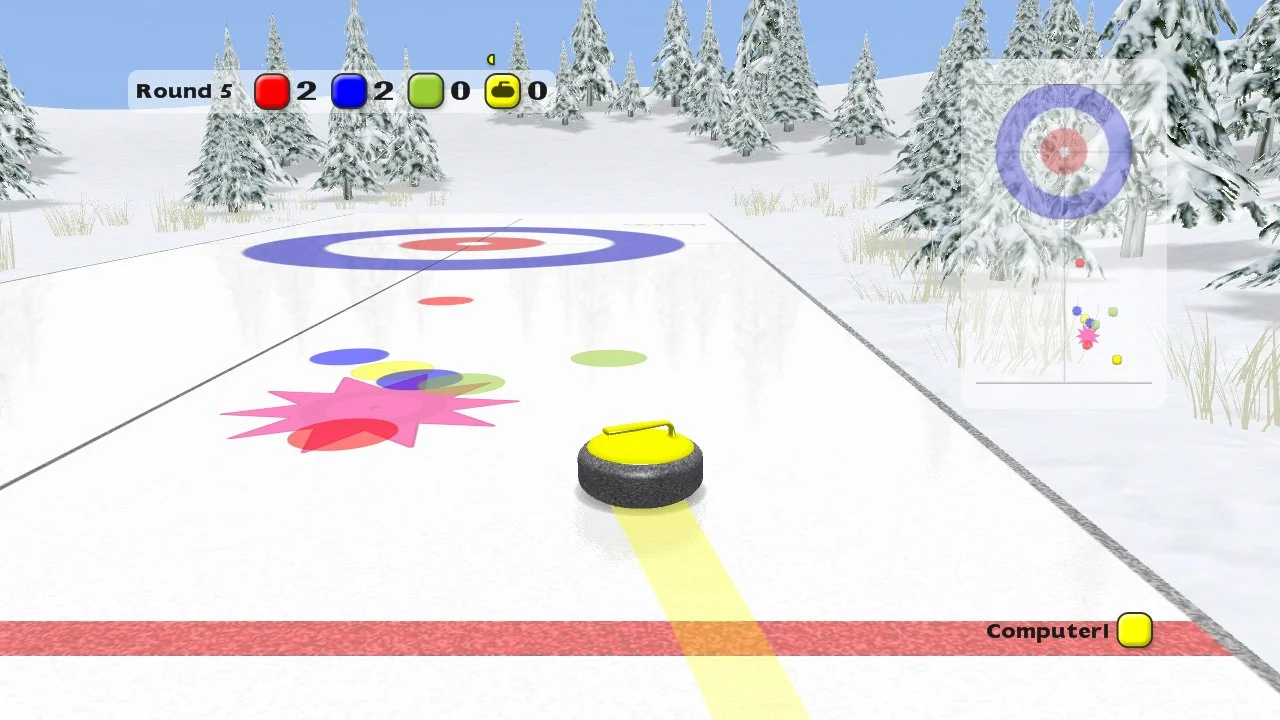This screenshot has width=1280, height=720.
Task: Click the small yellow handle indicator above scoreboard
Action: [x=491, y=60]
